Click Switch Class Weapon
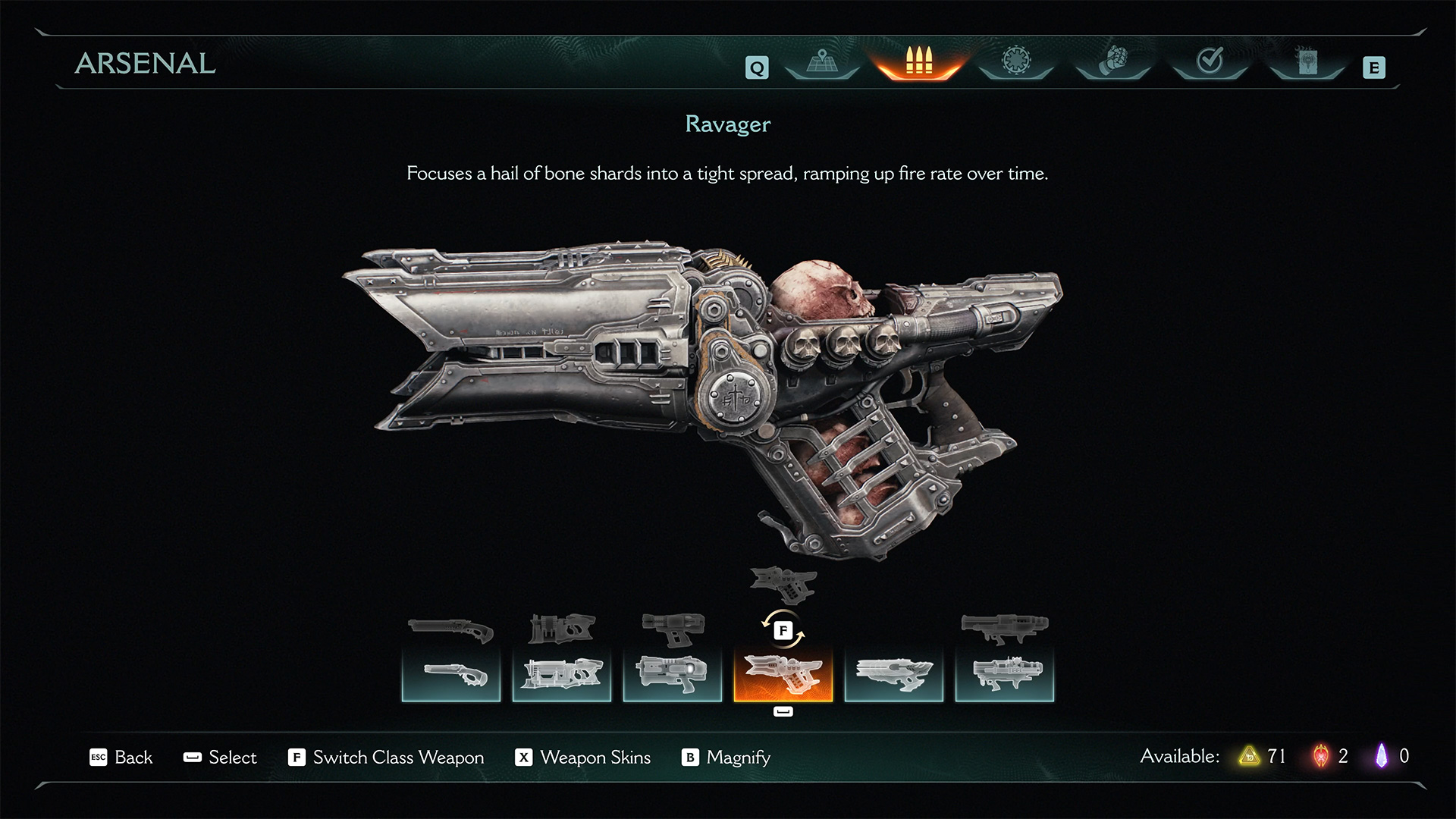The height and width of the screenshot is (819, 1456). 386,758
